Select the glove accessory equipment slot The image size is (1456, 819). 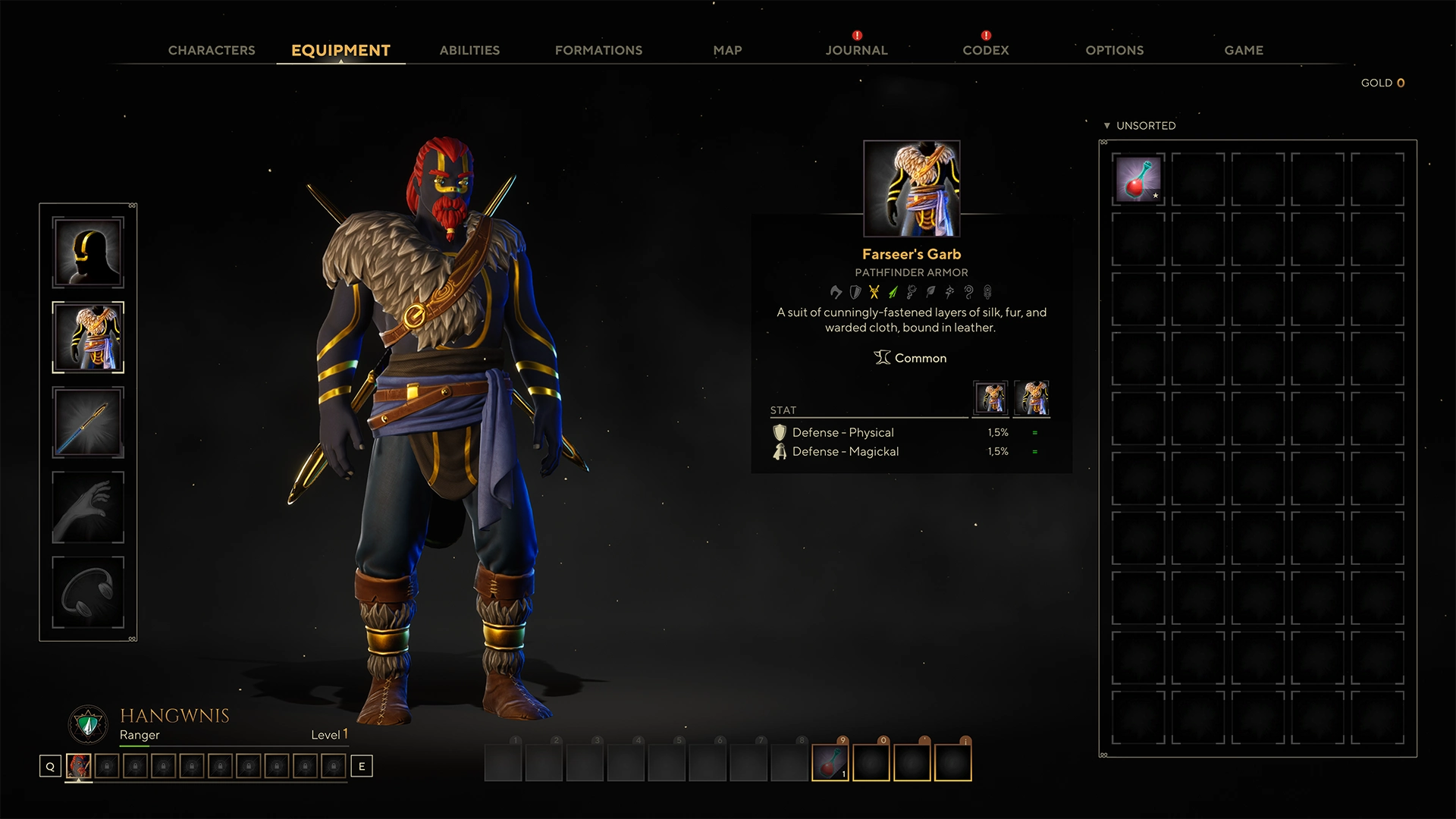pyautogui.click(x=88, y=507)
